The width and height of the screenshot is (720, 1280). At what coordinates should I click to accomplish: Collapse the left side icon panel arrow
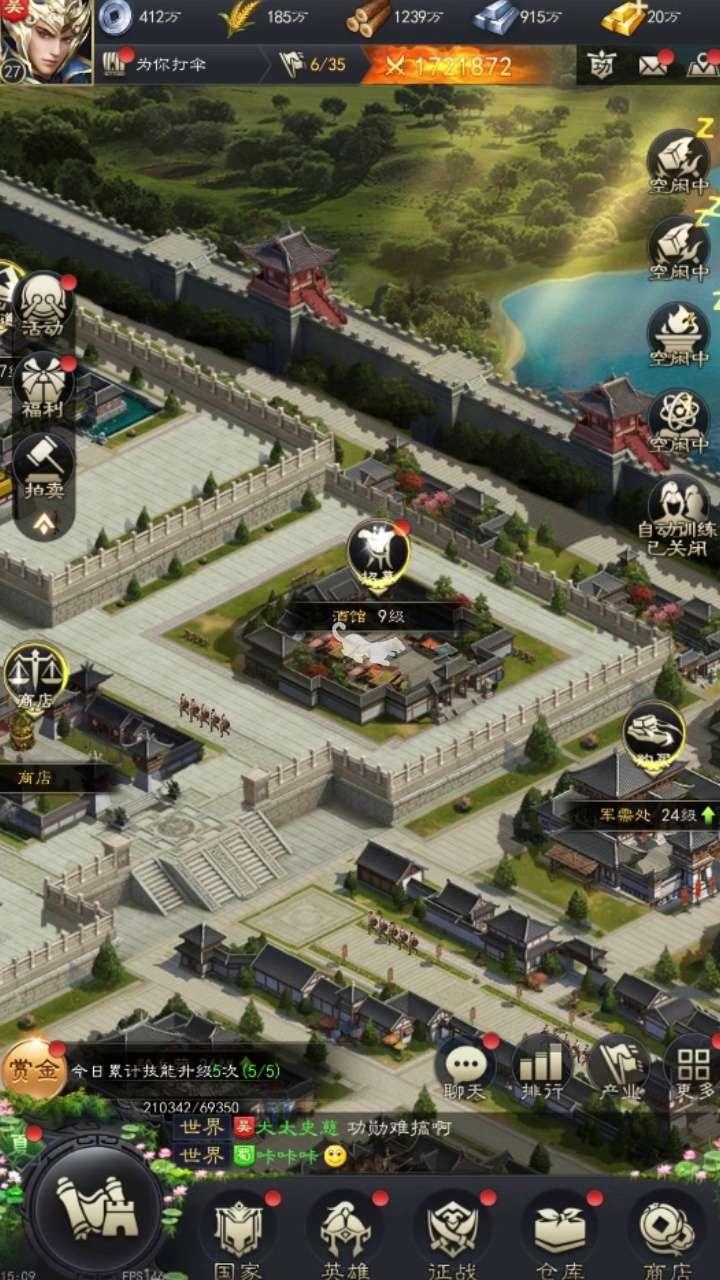click(44, 521)
